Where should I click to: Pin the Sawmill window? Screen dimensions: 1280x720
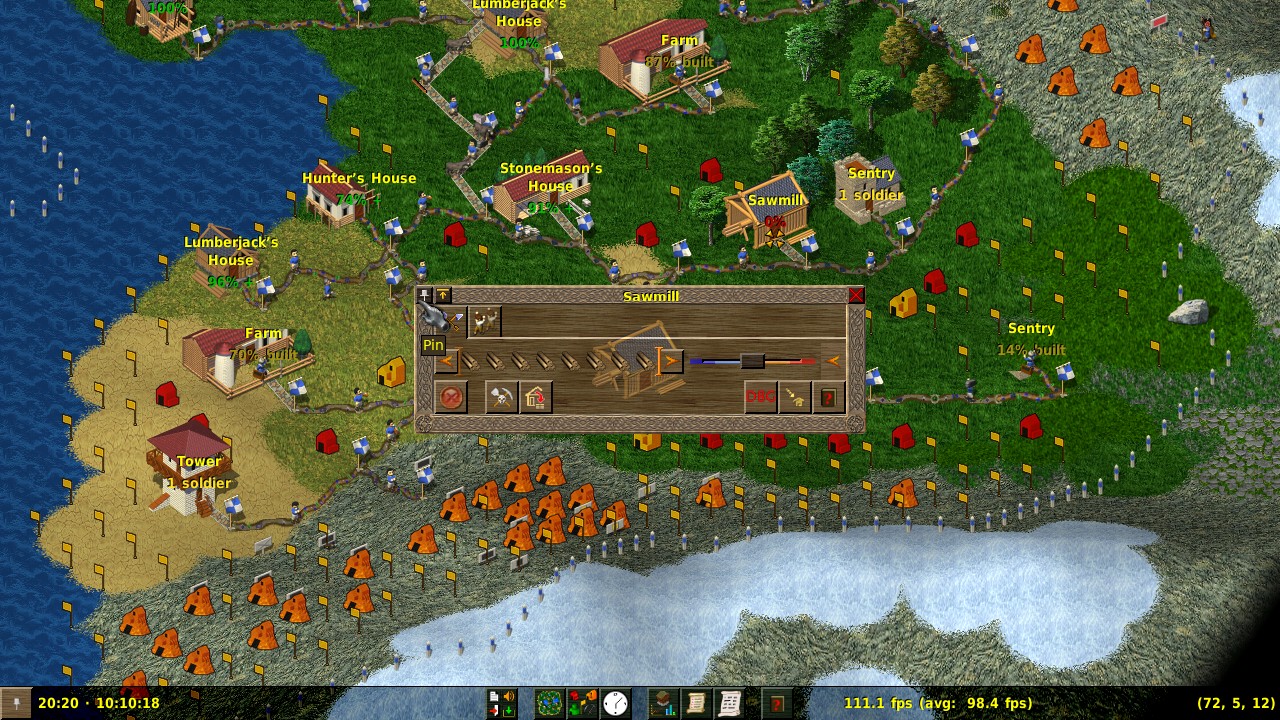point(425,296)
